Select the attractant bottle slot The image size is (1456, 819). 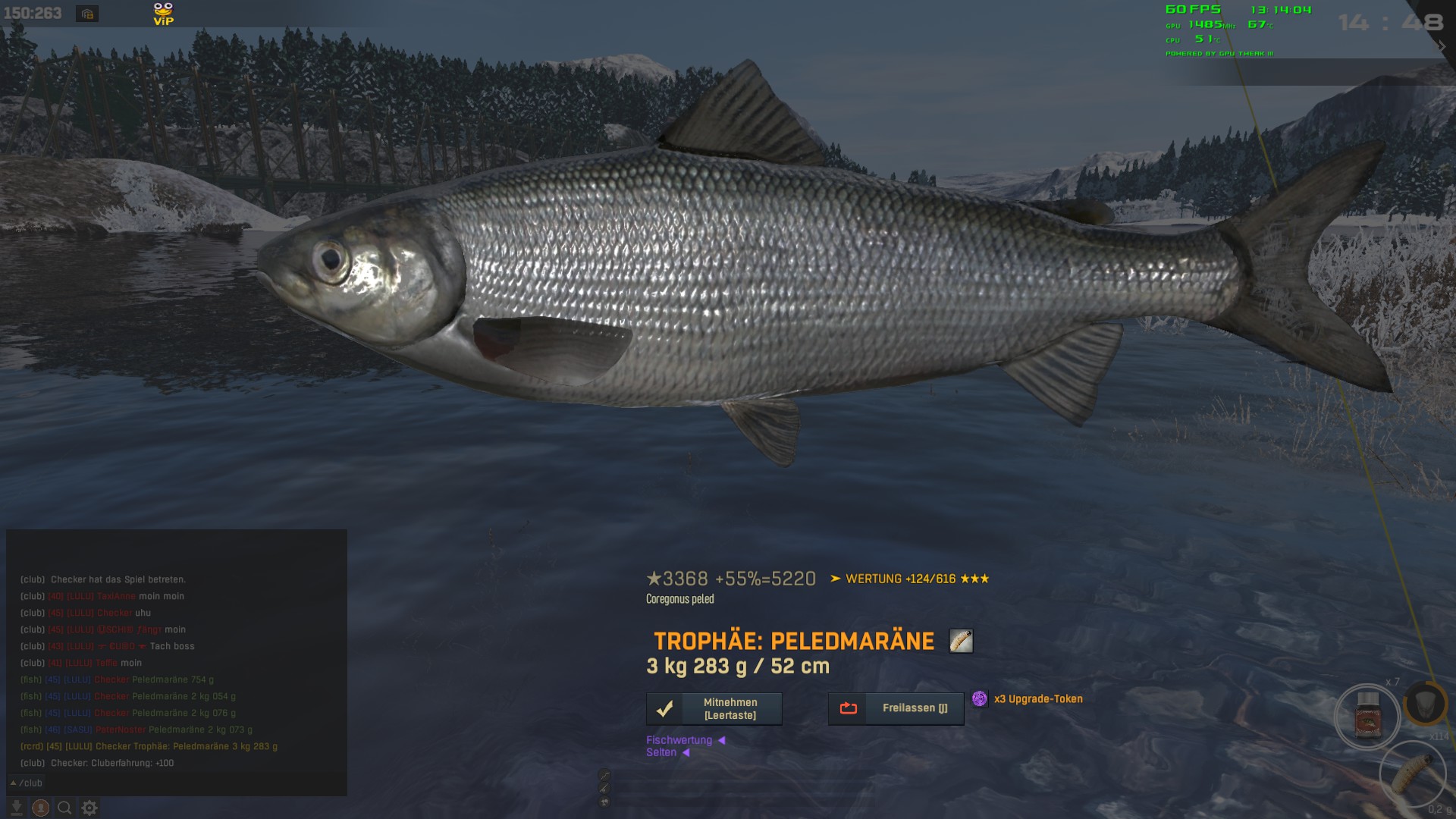pos(1367,717)
